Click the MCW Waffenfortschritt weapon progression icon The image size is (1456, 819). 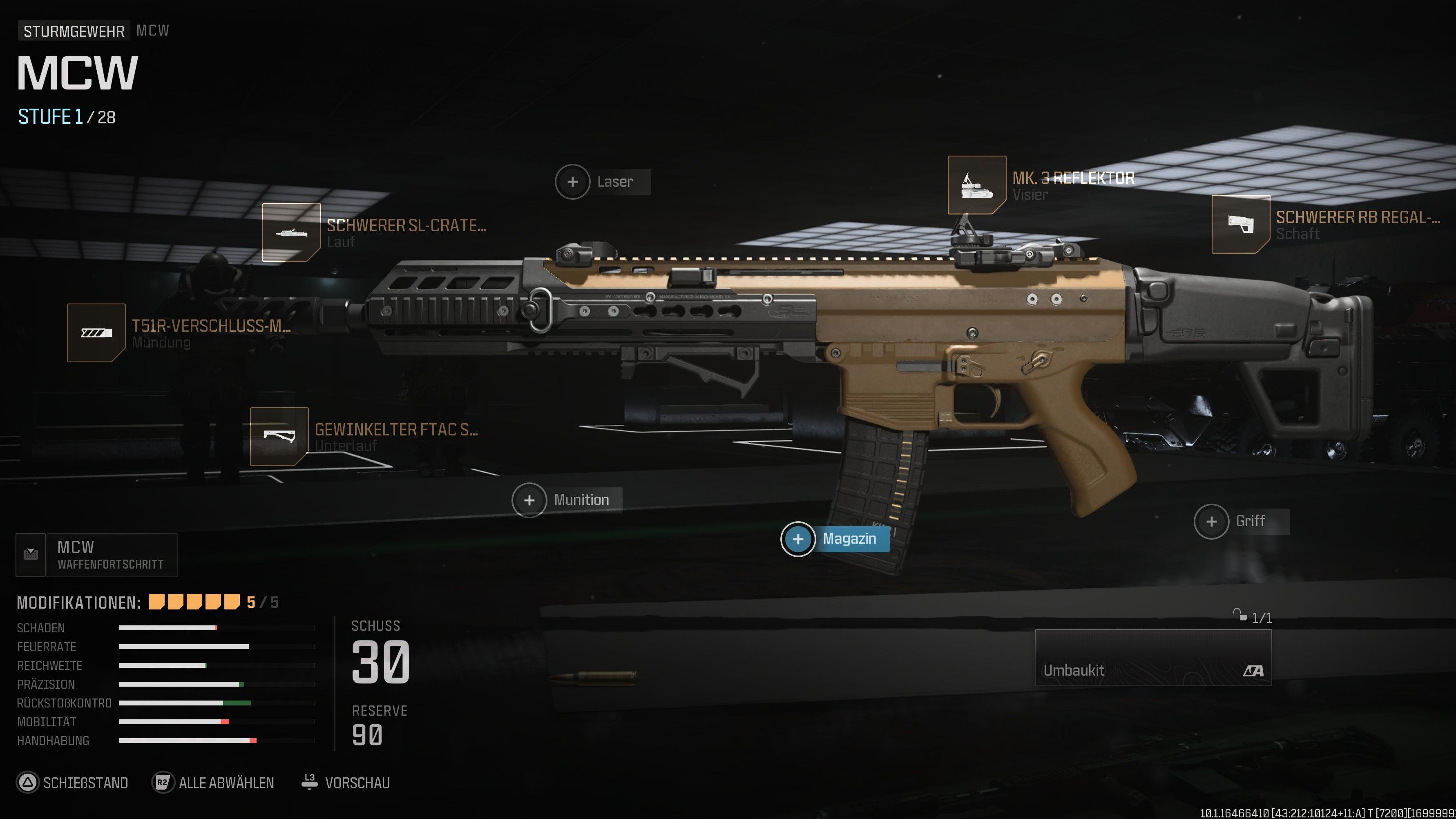coord(31,554)
